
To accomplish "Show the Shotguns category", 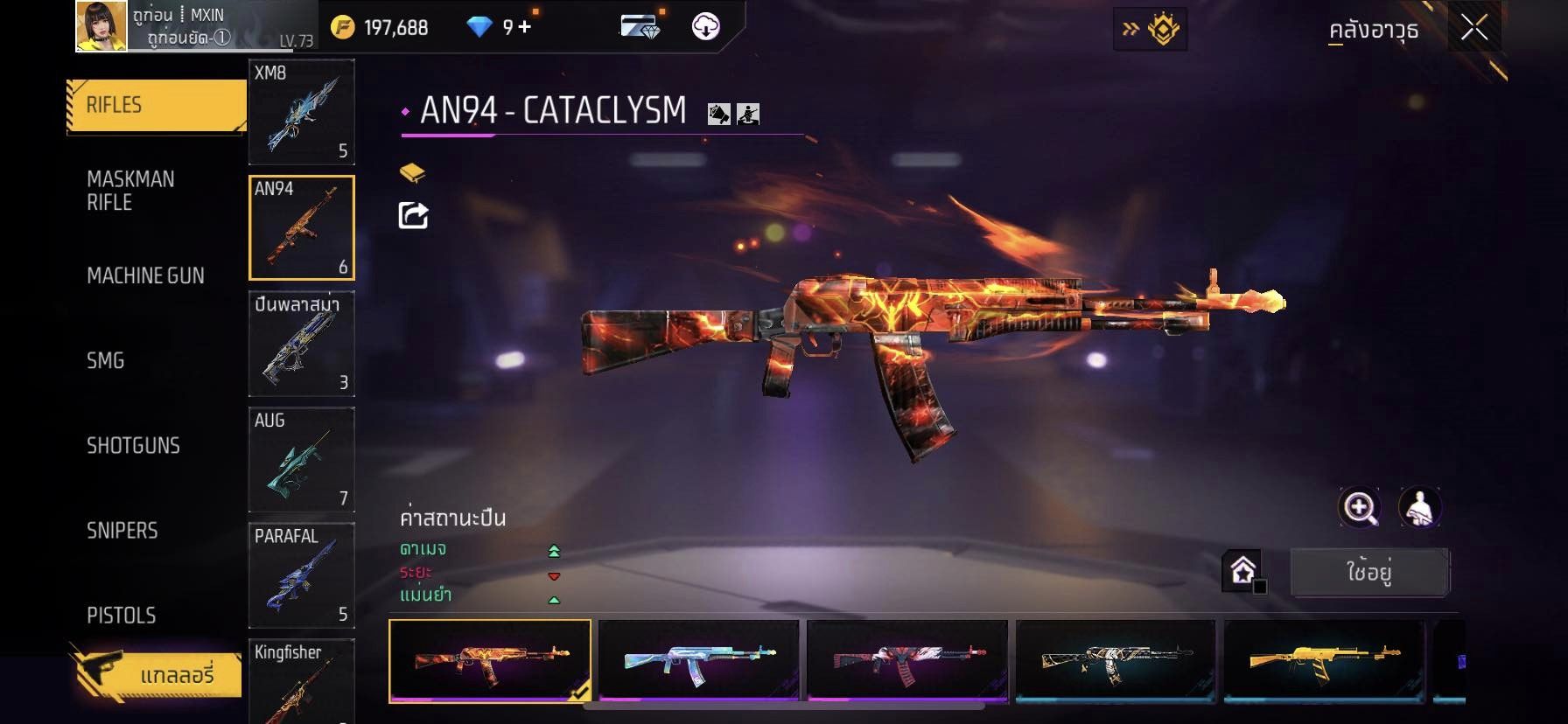I will pos(133,446).
